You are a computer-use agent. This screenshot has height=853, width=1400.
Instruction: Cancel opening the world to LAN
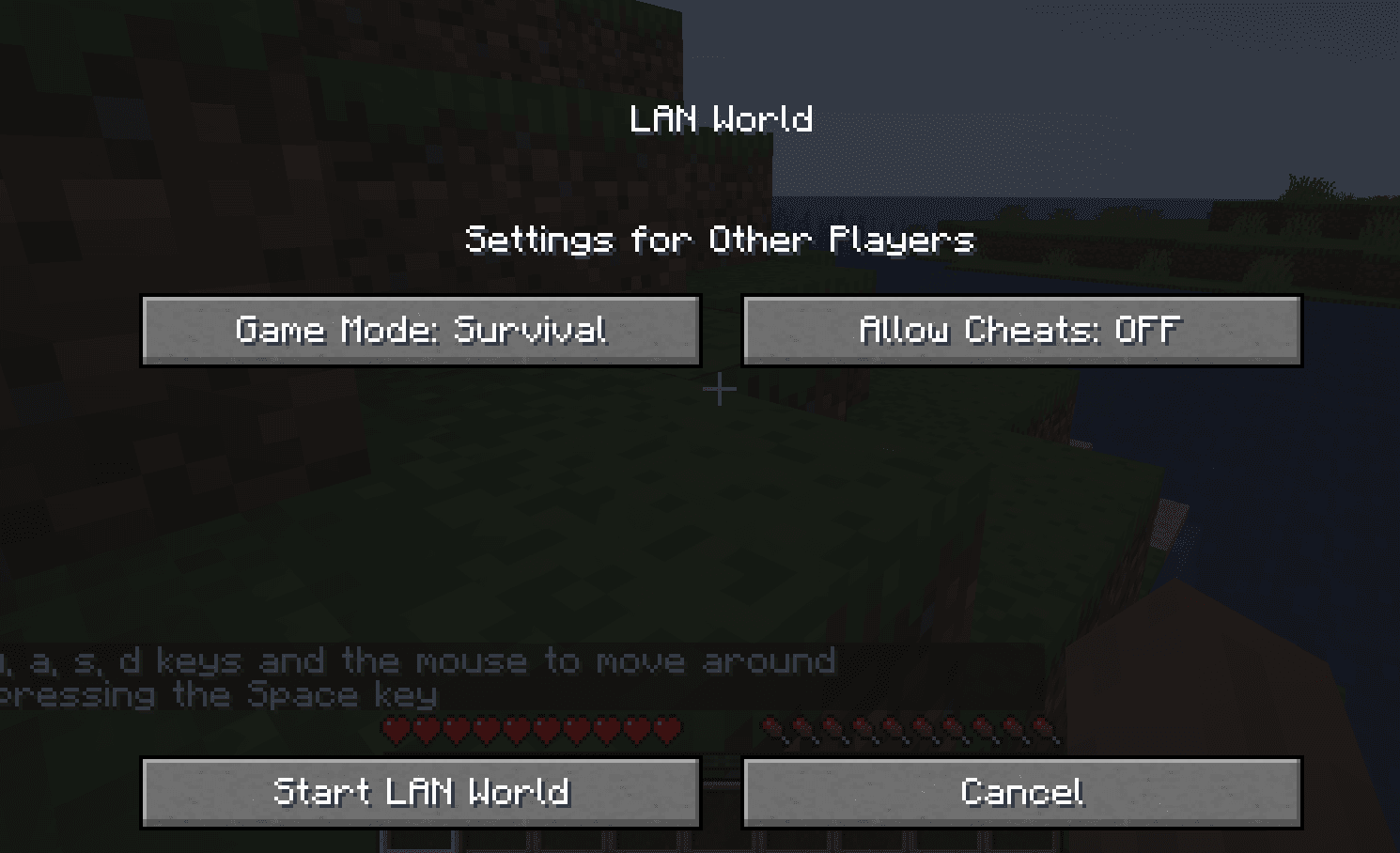[x=1022, y=792]
